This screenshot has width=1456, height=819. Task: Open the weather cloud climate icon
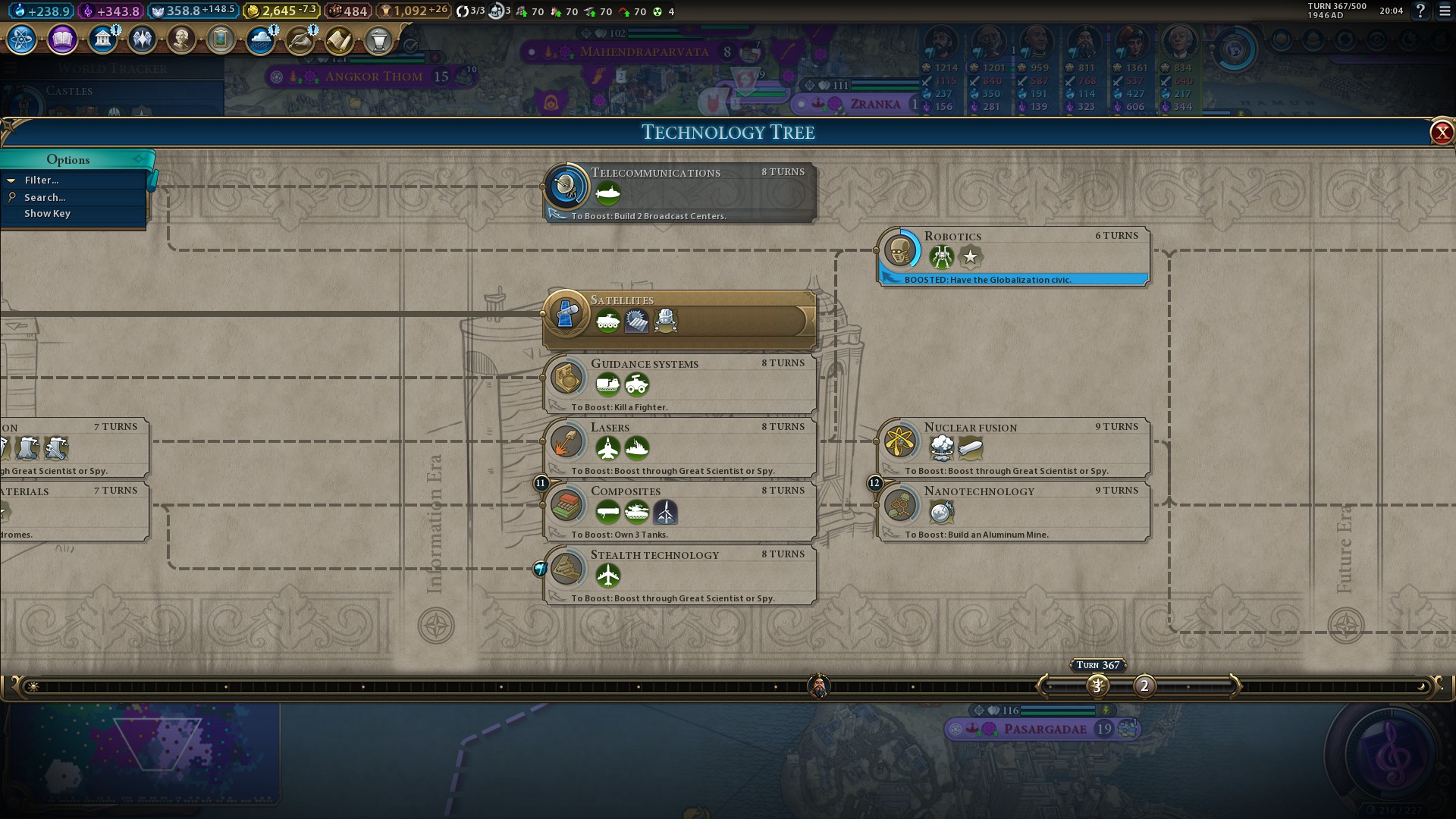260,39
